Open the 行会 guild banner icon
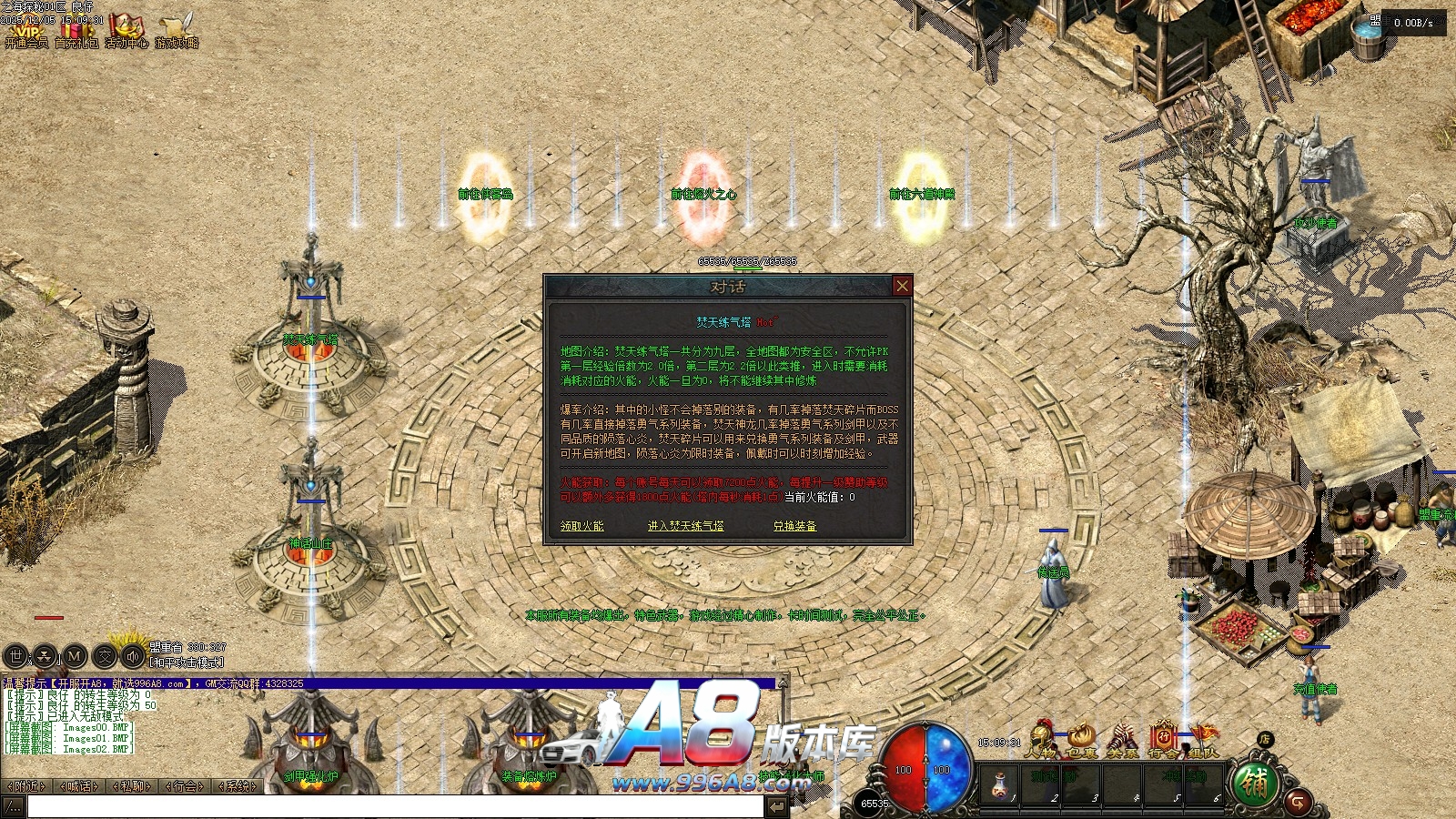The width and height of the screenshot is (1456, 819). click(x=1163, y=737)
